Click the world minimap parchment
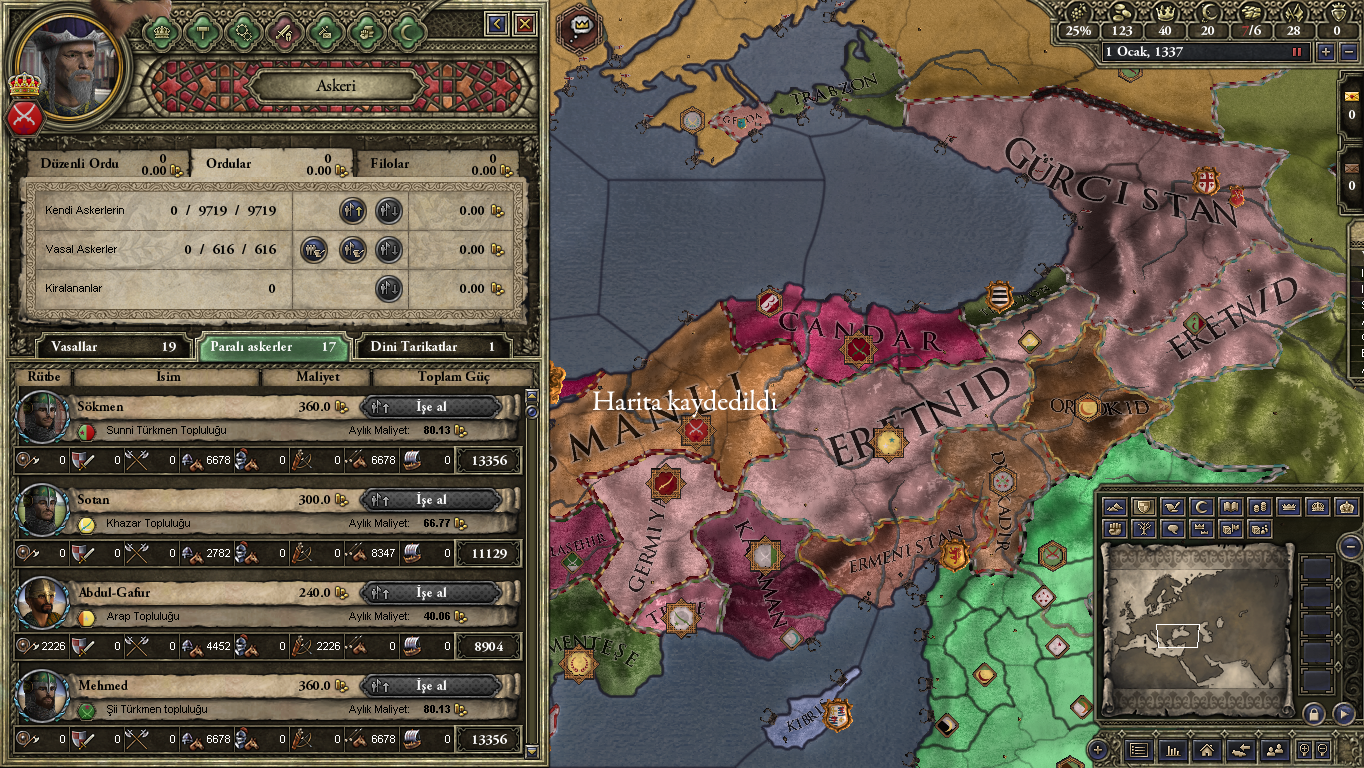1364x768 pixels. [1196, 630]
